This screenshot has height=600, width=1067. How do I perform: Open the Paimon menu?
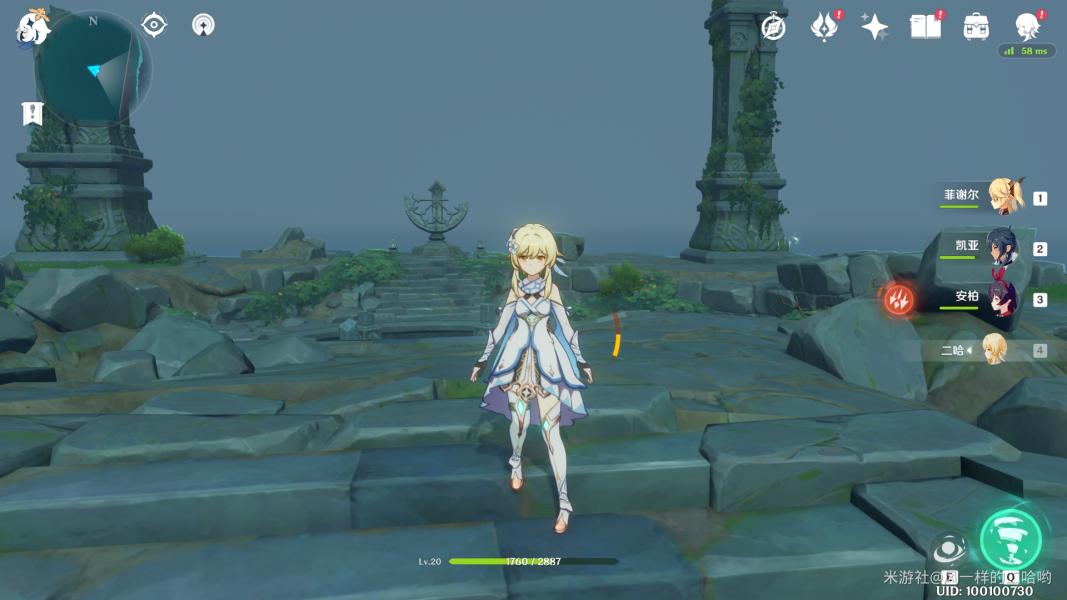click(x=32, y=27)
